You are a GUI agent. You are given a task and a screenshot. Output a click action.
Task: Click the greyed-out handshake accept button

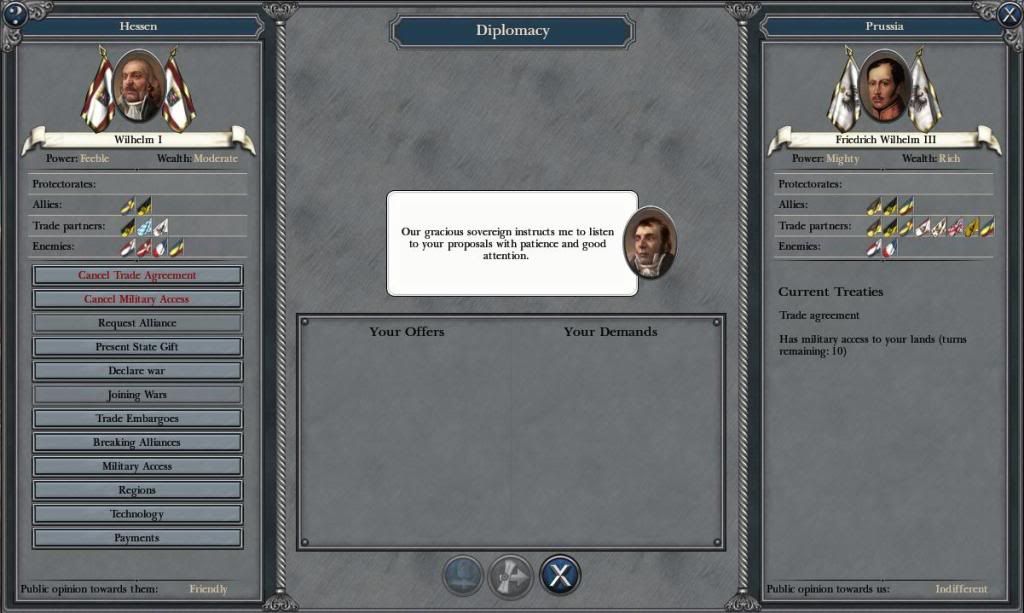tap(464, 576)
